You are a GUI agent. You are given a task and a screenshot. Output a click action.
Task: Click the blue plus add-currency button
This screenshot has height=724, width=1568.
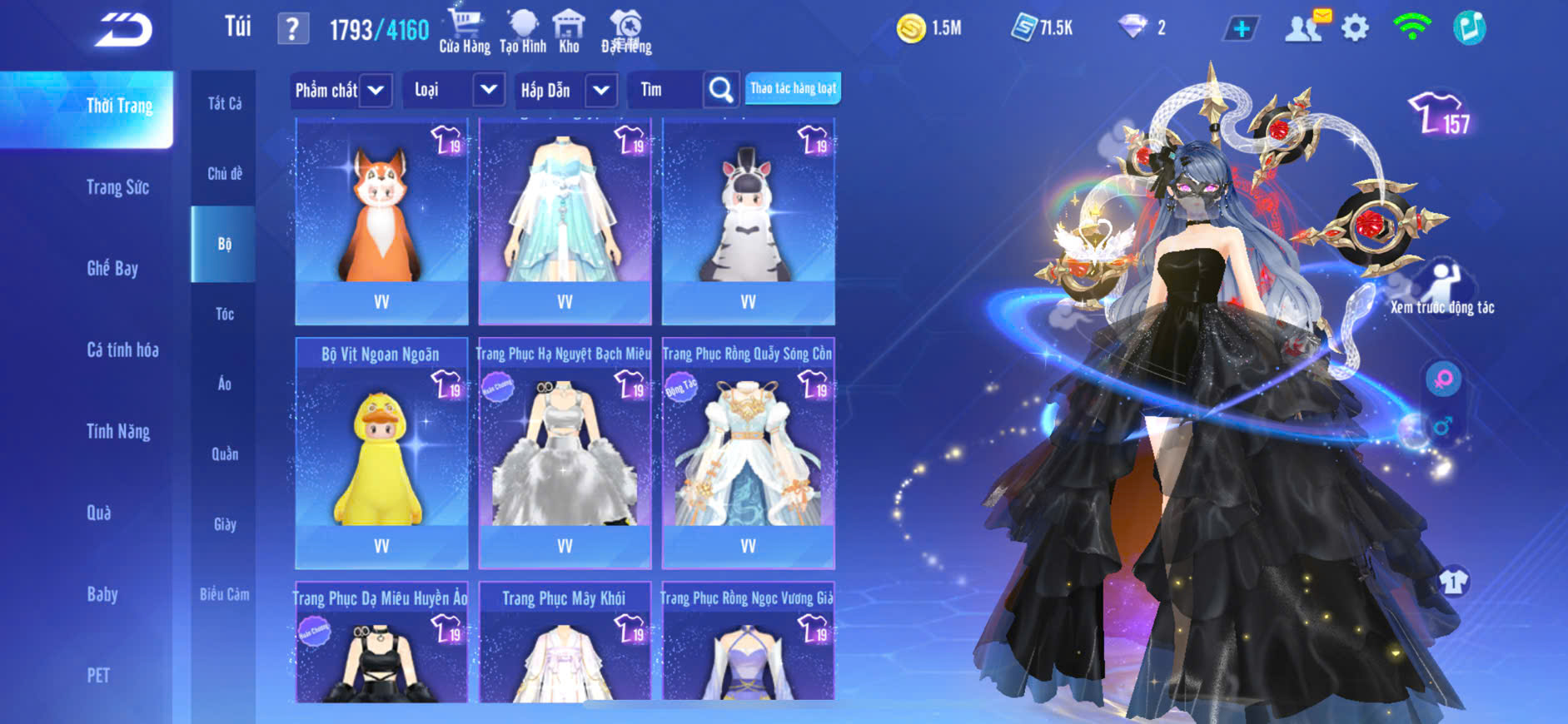click(x=1241, y=29)
